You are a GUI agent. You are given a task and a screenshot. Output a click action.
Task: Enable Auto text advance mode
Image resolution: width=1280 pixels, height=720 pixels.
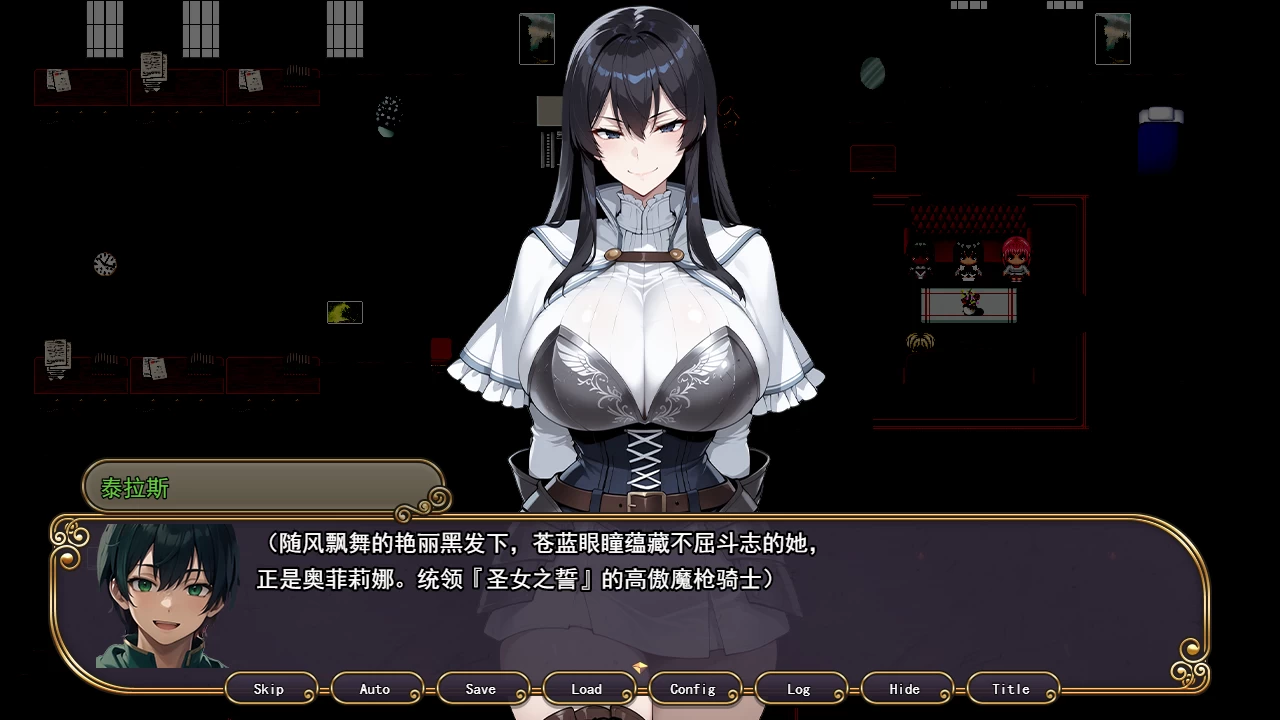tap(377, 689)
